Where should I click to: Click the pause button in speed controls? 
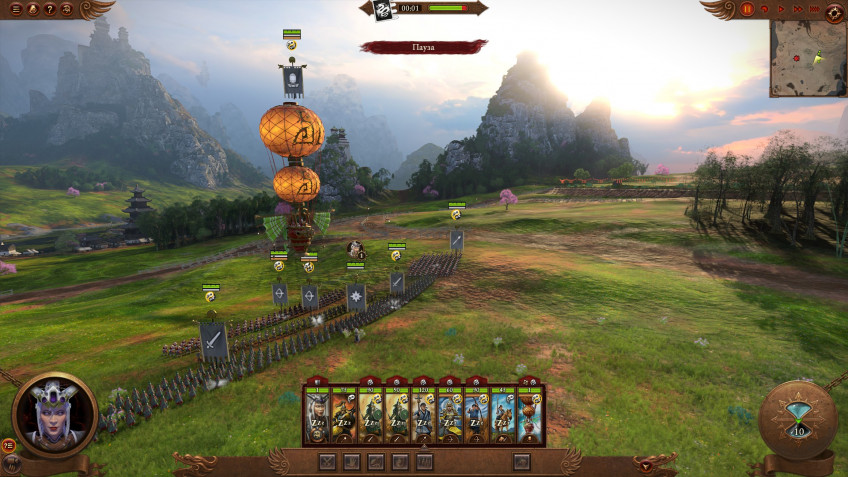coord(747,9)
